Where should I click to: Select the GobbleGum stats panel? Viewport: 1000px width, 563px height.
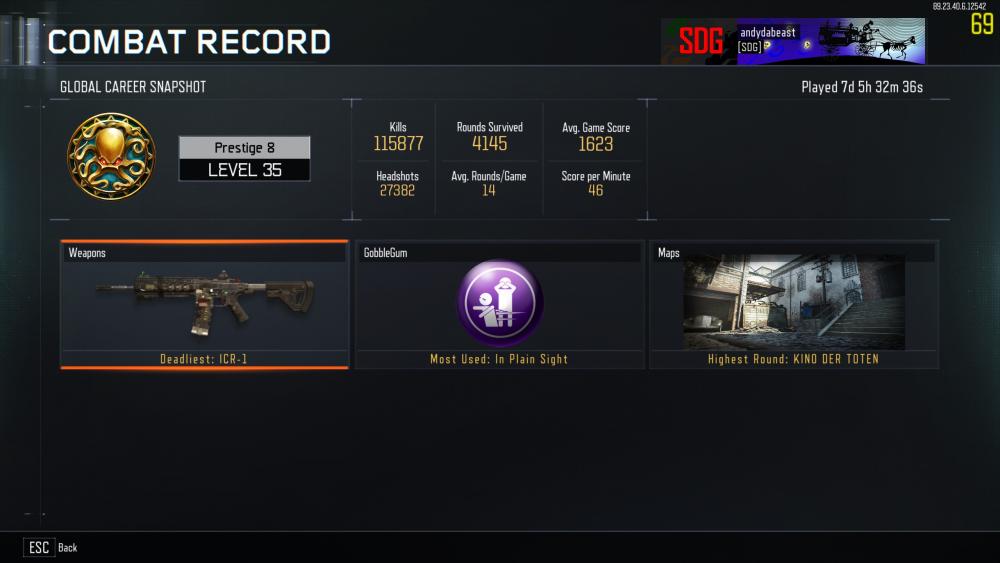(499, 304)
